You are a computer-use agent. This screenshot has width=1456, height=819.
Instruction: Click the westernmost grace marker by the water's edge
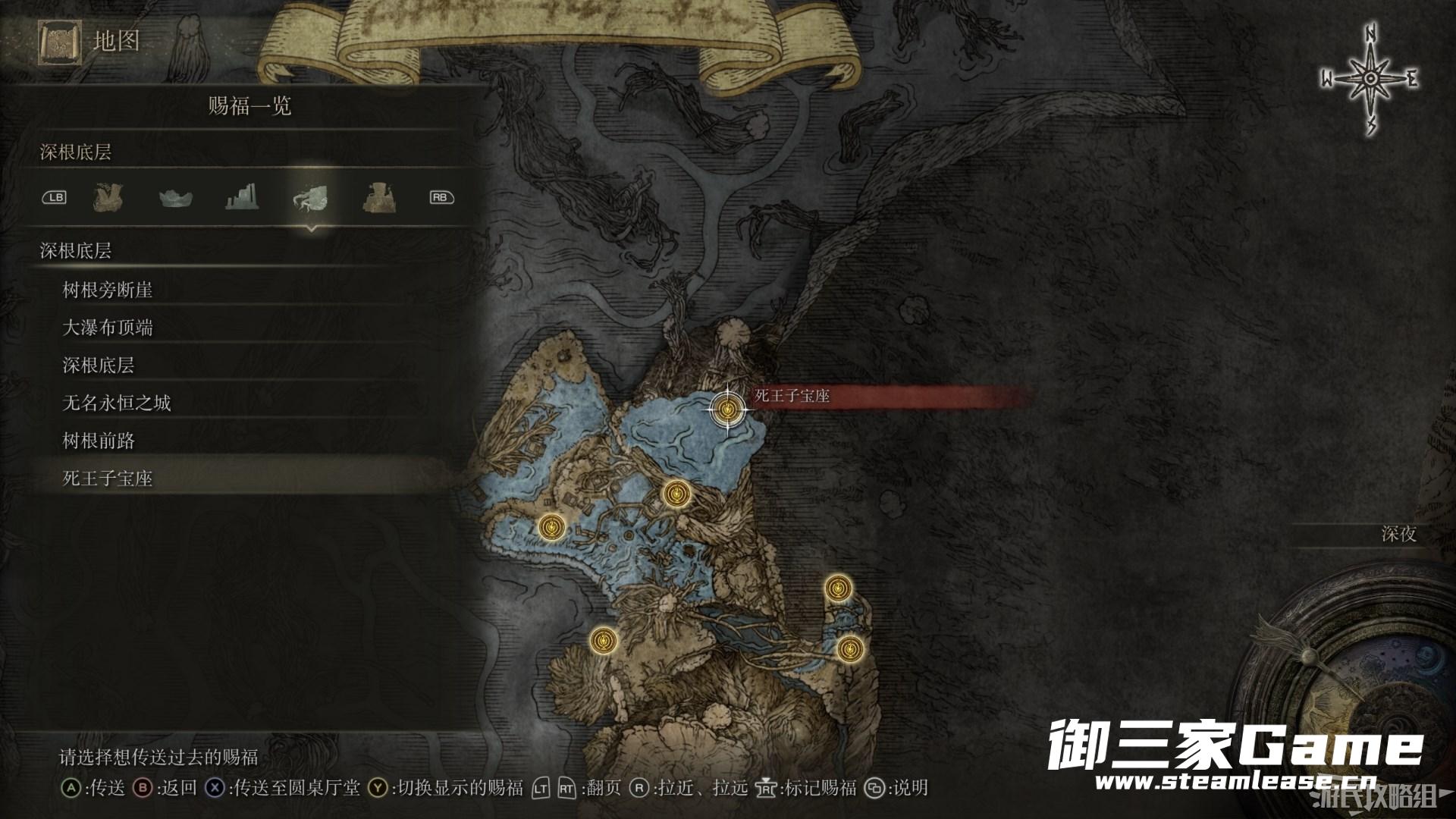pyautogui.click(x=551, y=526)
